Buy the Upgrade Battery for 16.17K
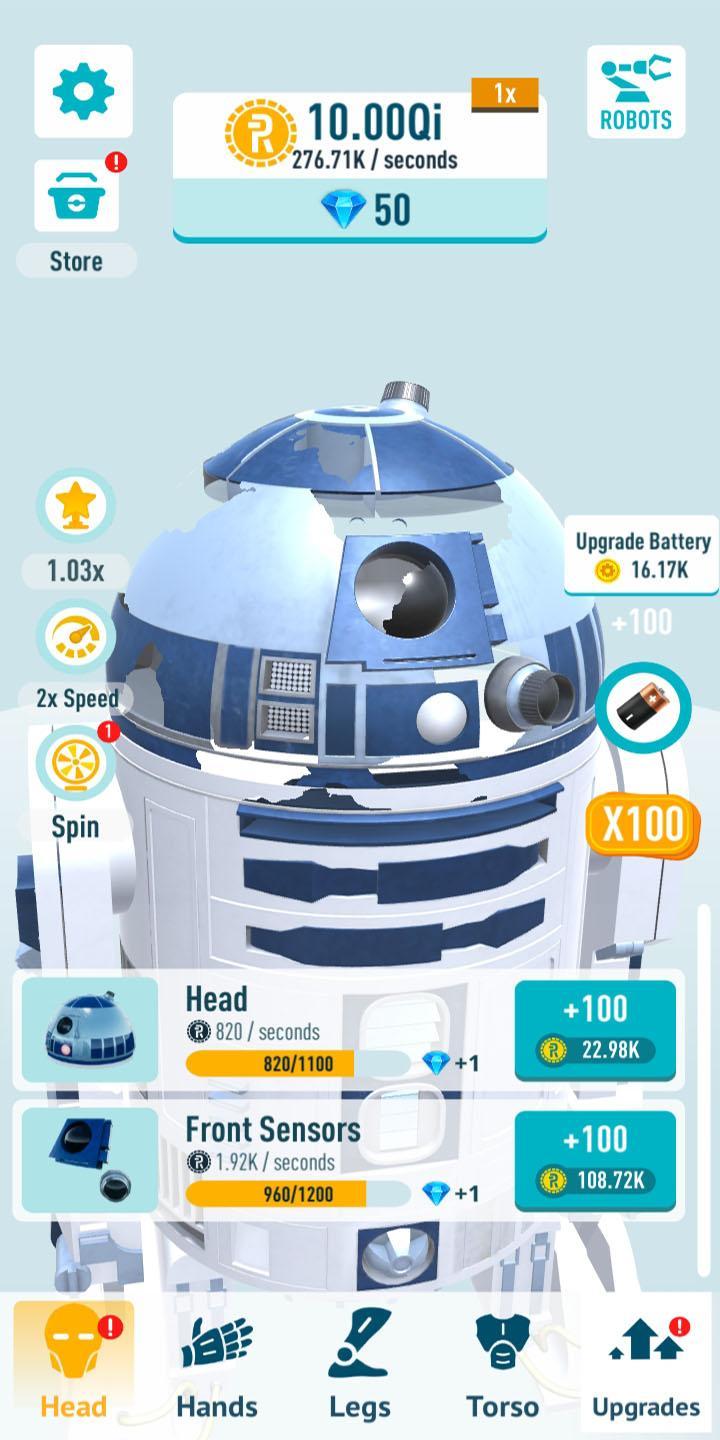This screenshot has width=720, height=1440. click(642, 556)
